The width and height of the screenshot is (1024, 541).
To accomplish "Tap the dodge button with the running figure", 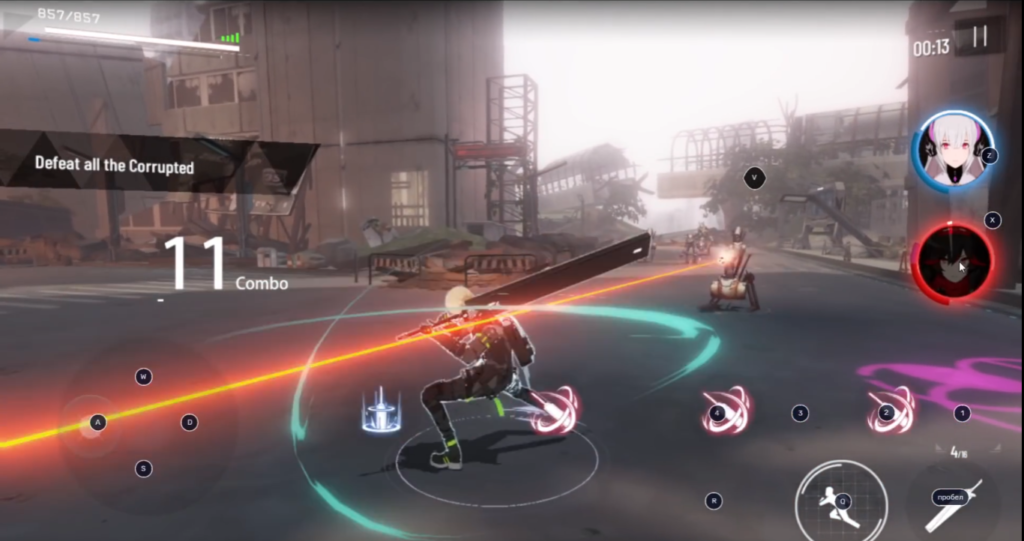I will [841, 500].
